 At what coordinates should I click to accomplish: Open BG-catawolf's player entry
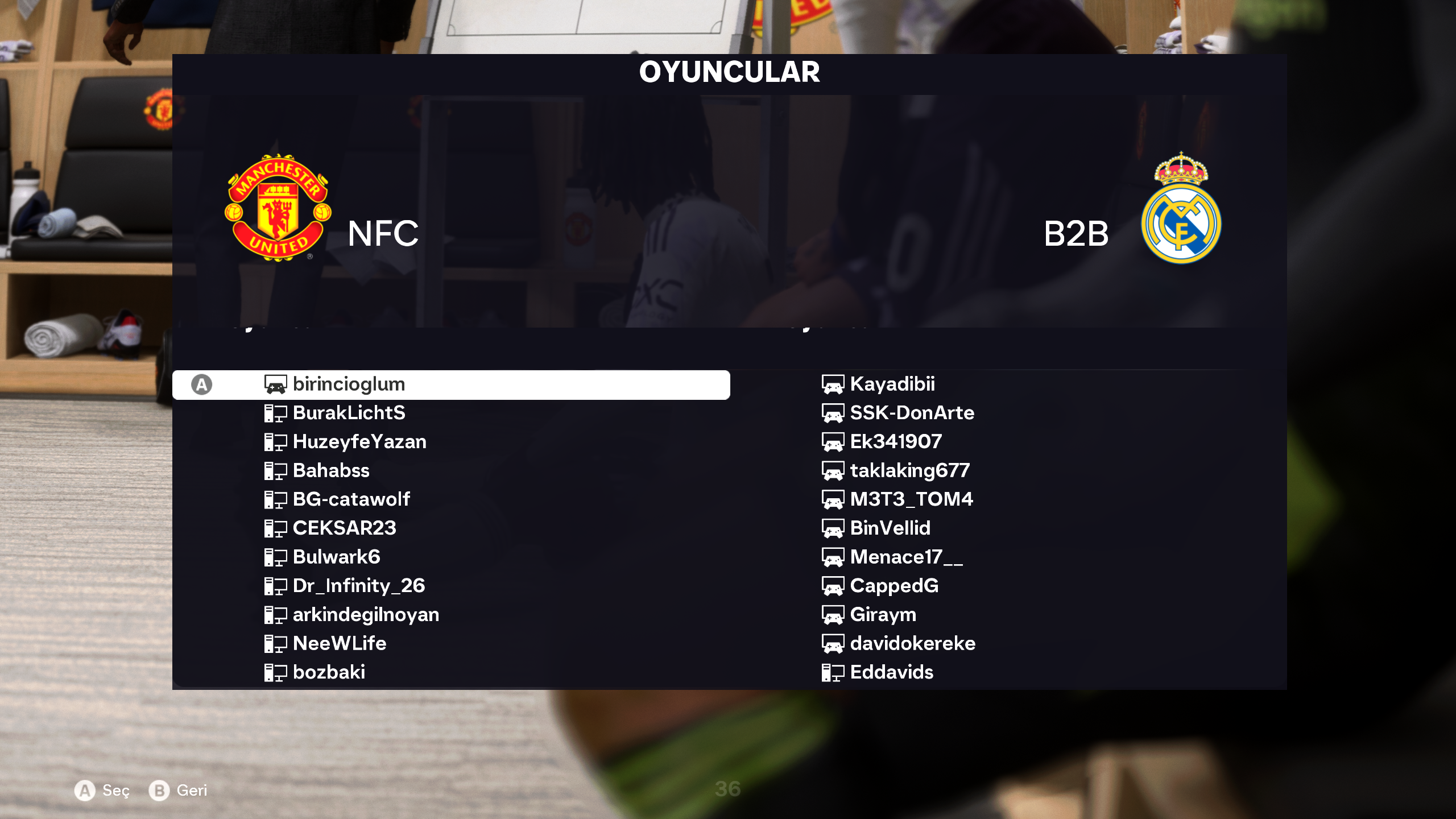[351, 499]
